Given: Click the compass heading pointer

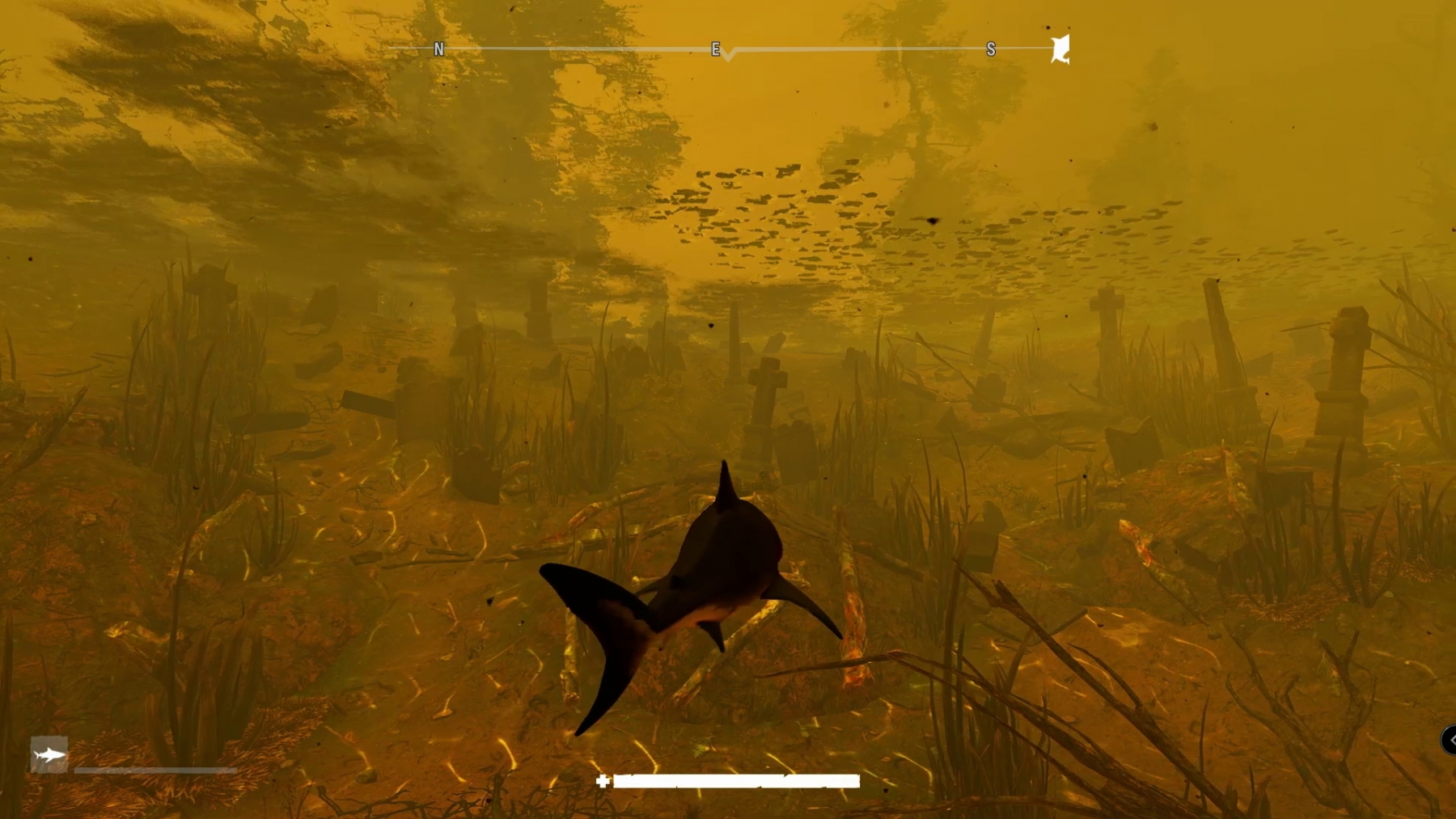Looking at the screenshot, I should point(728,56).
